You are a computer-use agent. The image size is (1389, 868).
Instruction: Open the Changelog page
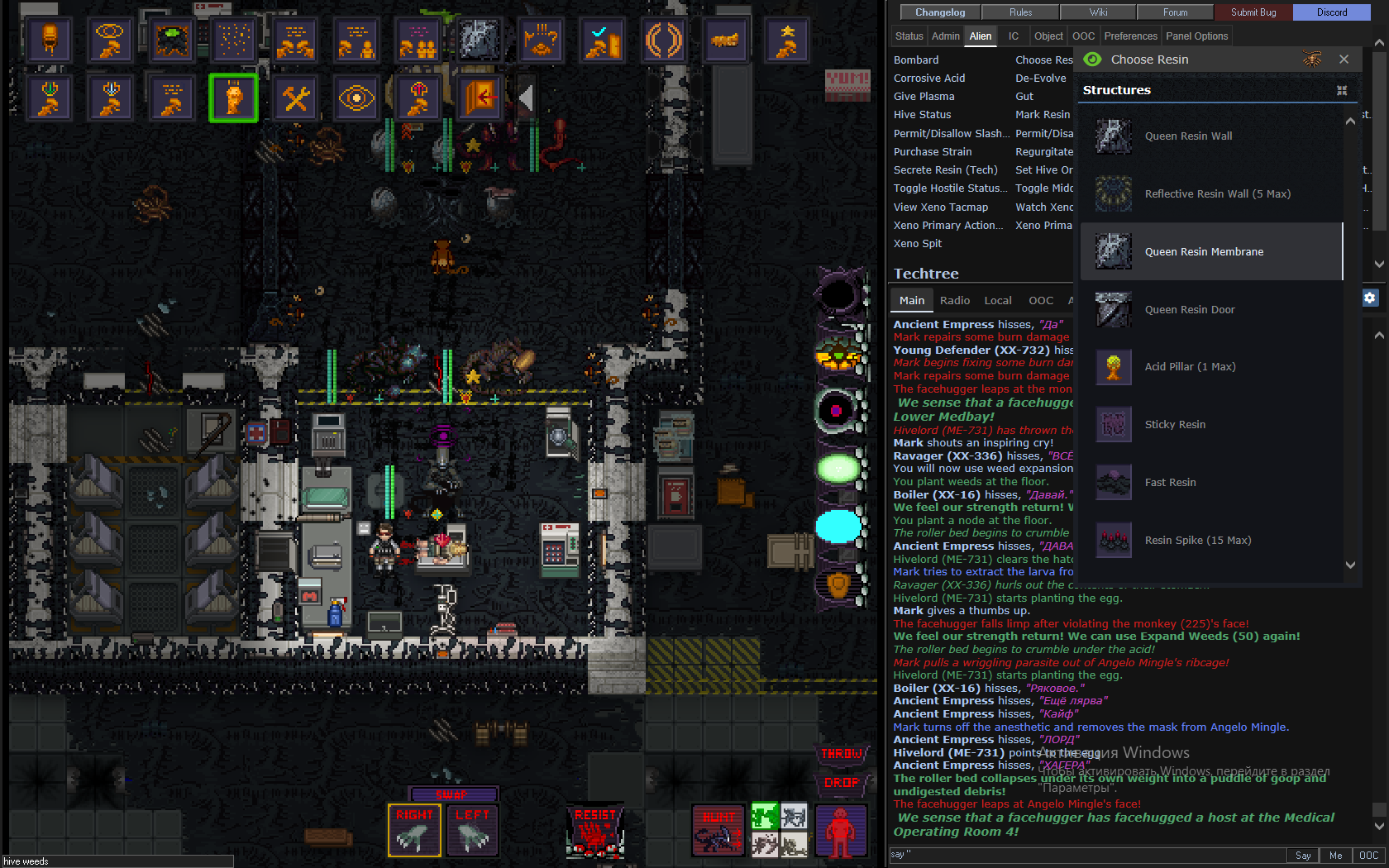point(940,12)
